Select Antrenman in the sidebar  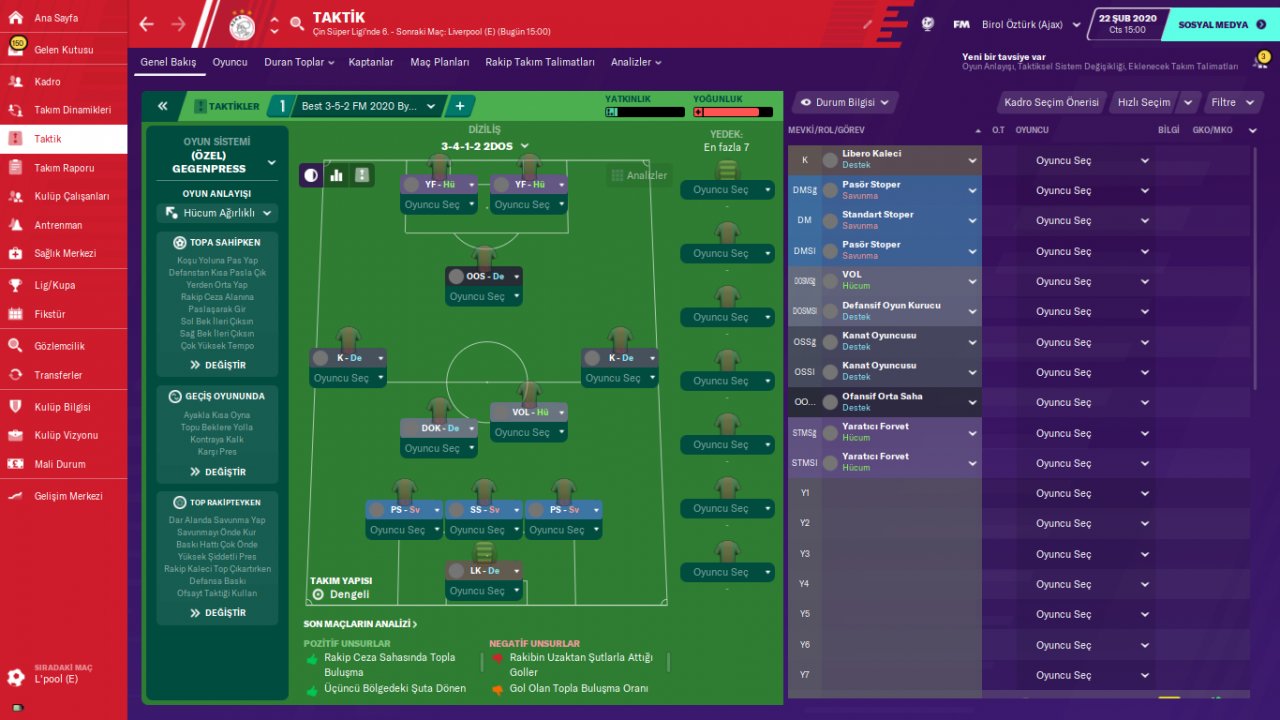[58, 225]
